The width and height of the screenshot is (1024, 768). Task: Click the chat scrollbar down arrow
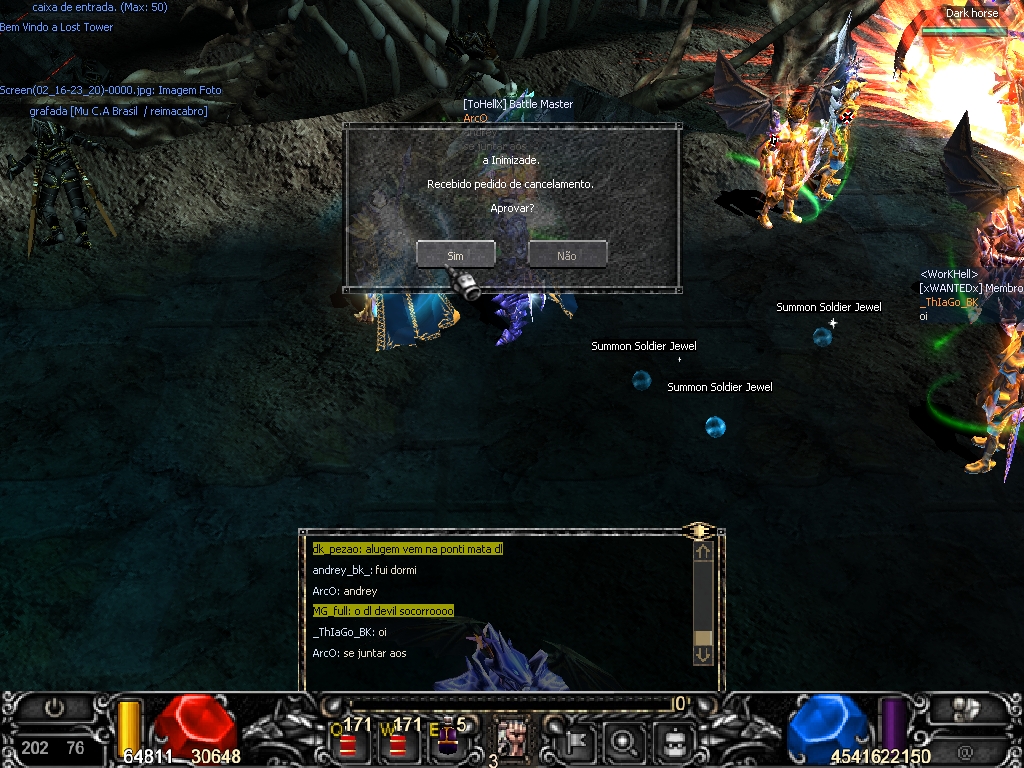coord(702,655)
